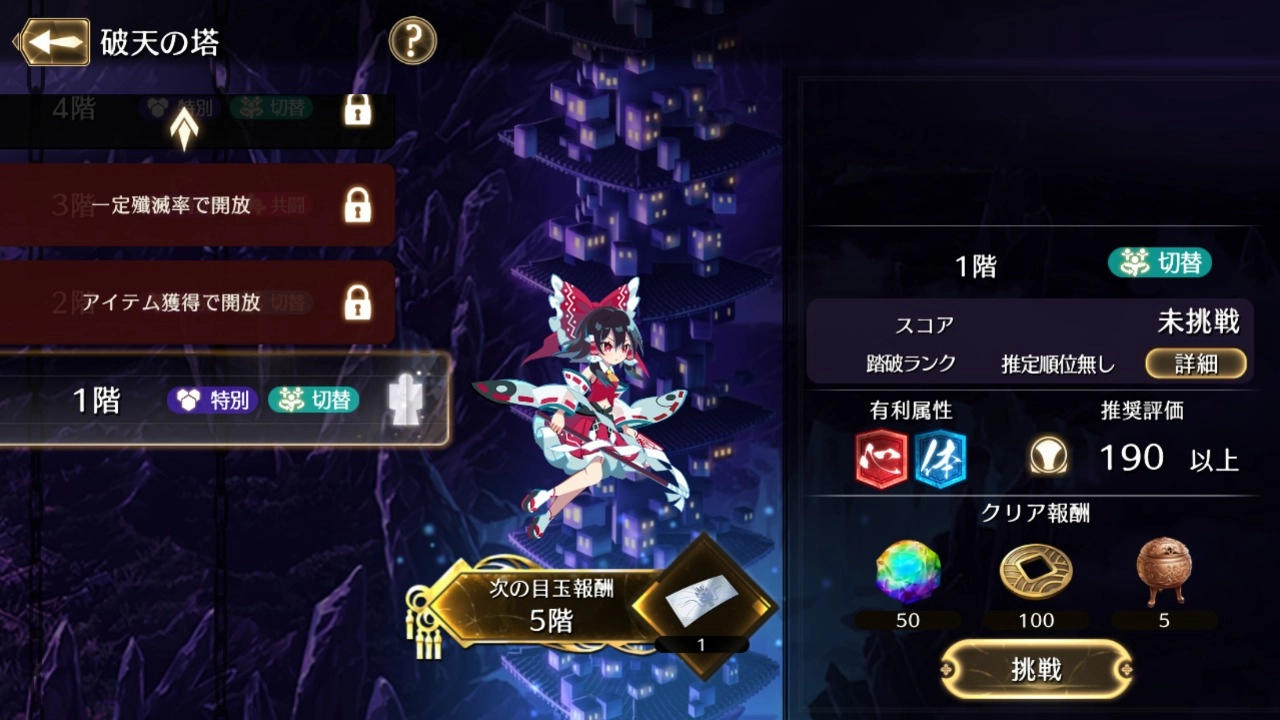The width and height of the screenshot is (1280, 720).
Task: Toggle the purple 特別 badge on floor 1階
Action: (213, 400)
